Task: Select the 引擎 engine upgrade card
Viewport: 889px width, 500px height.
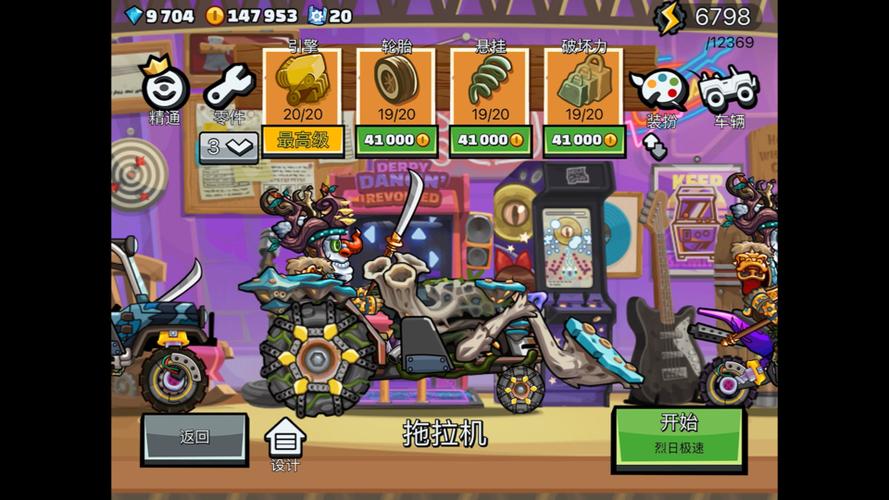Action: (x=302, y=86)
